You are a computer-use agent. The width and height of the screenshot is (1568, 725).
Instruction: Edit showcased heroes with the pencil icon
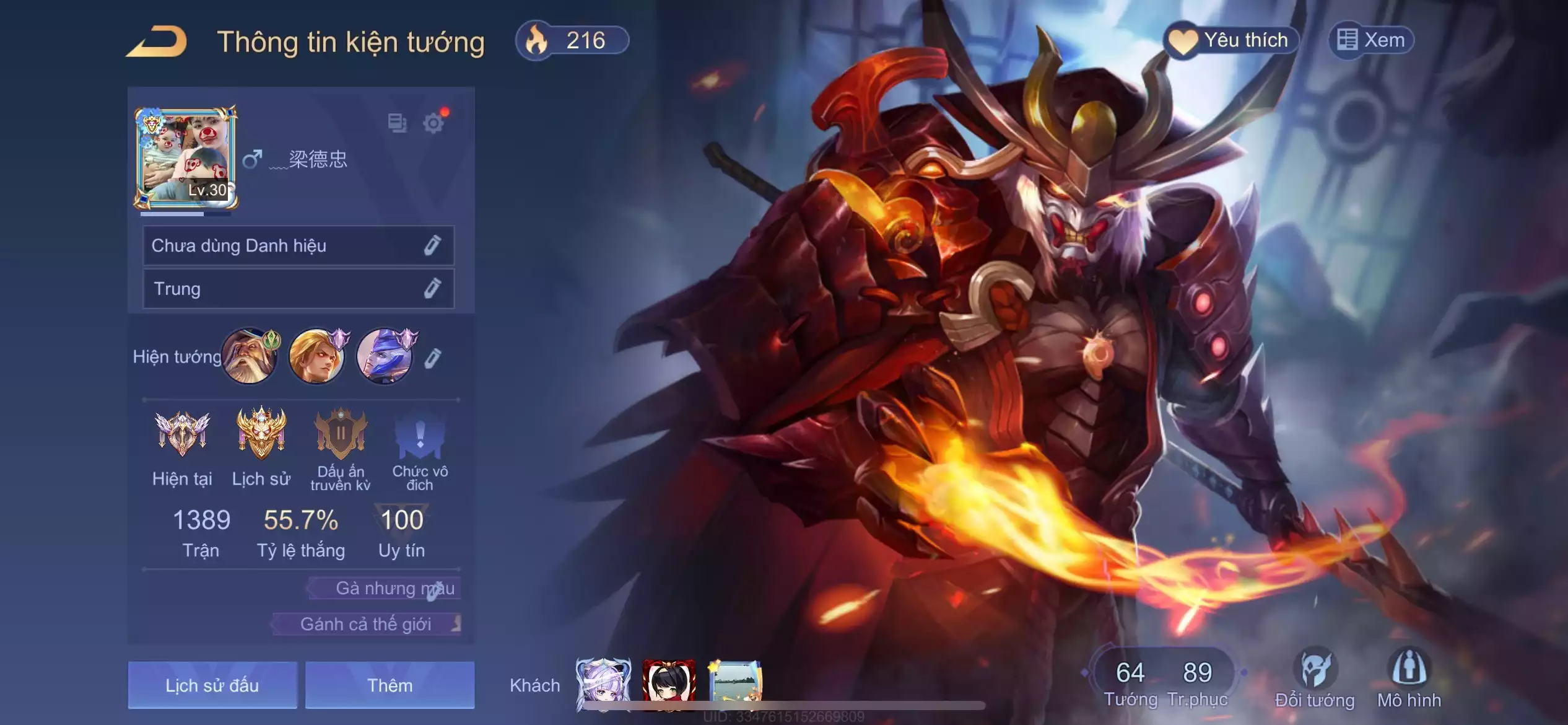click(432, 358)
